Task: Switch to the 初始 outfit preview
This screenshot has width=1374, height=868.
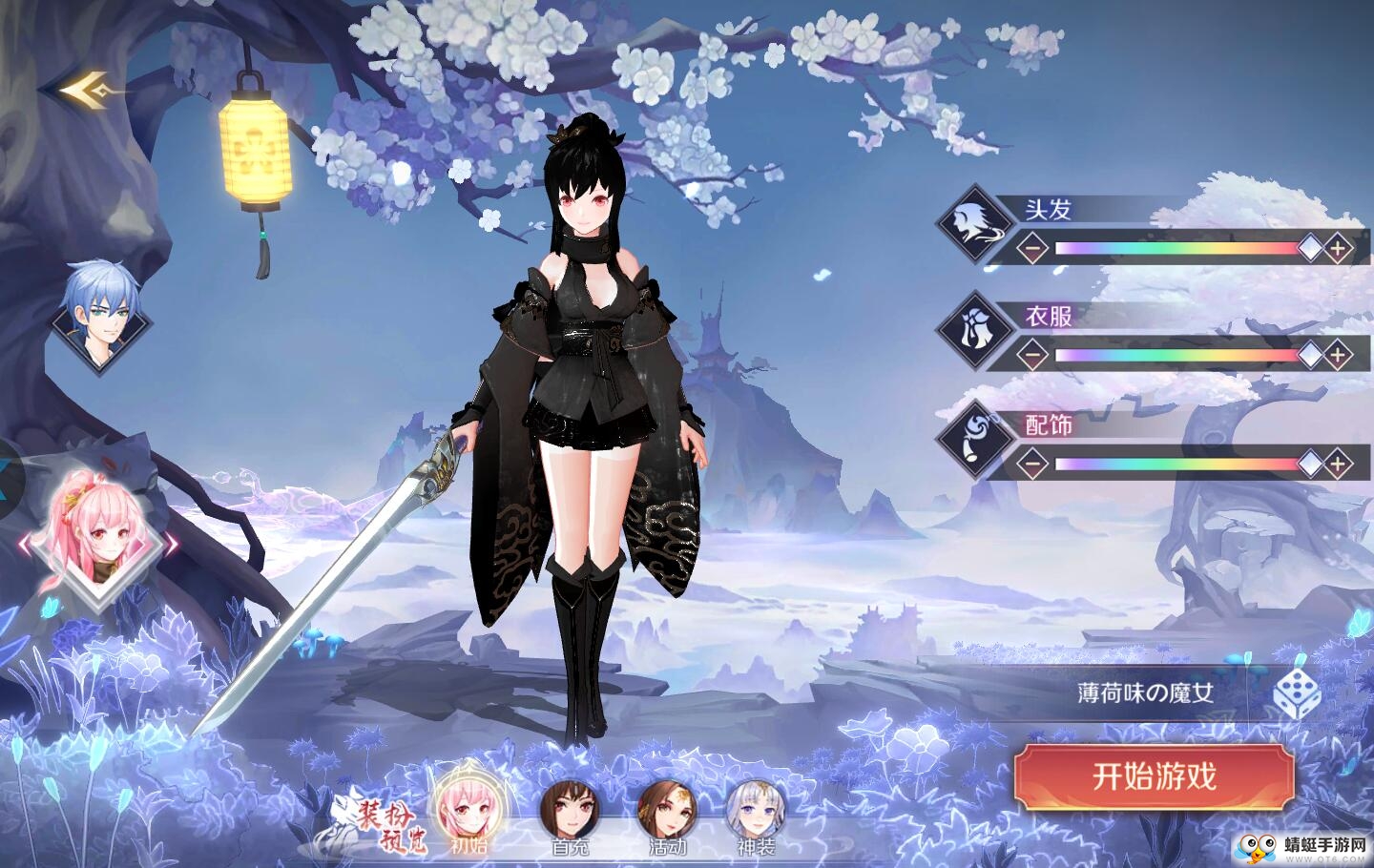Action: (468, 809)
